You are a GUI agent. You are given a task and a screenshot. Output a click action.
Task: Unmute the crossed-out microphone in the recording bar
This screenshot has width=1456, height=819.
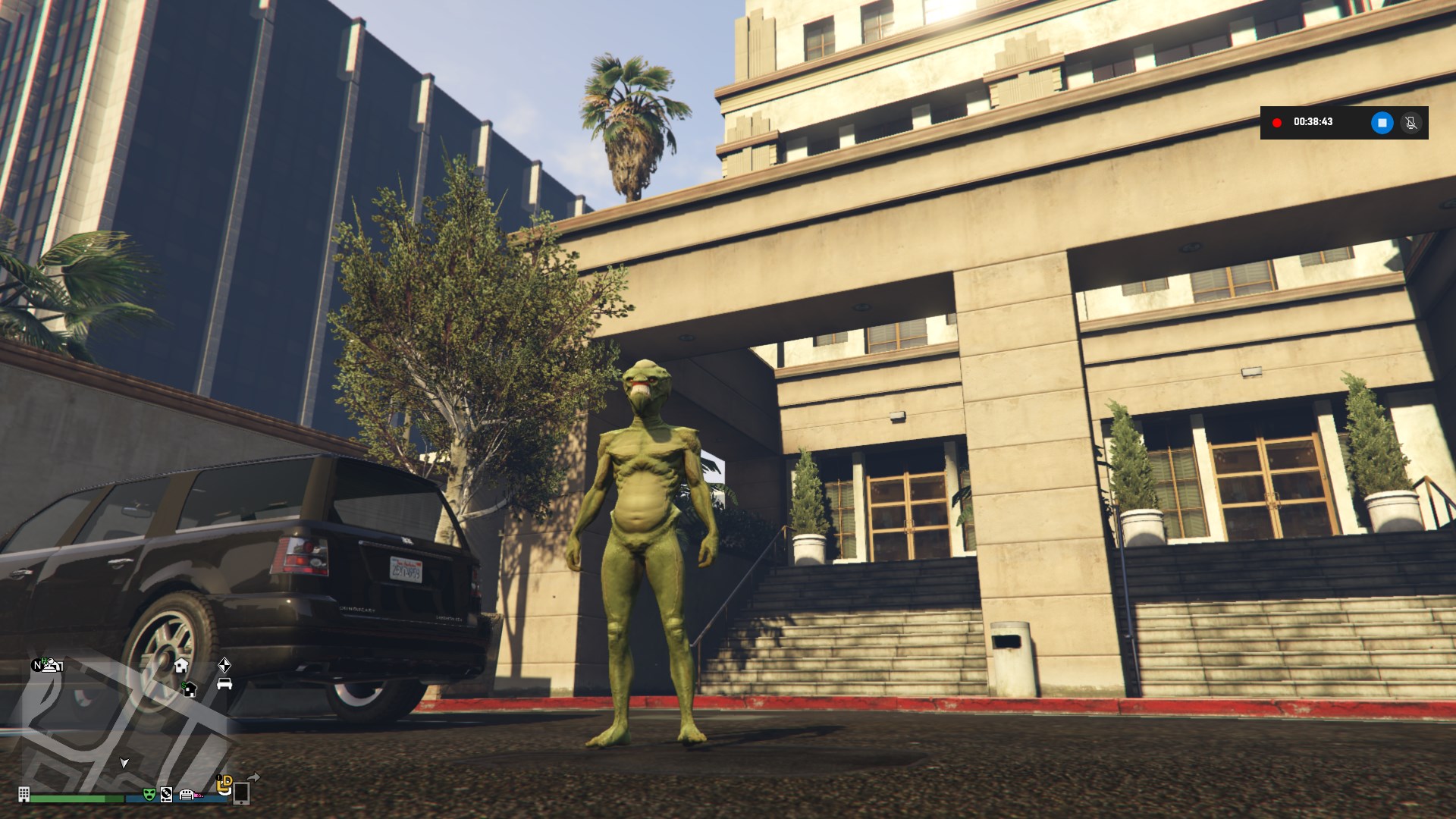click(x=1410, y=122)
